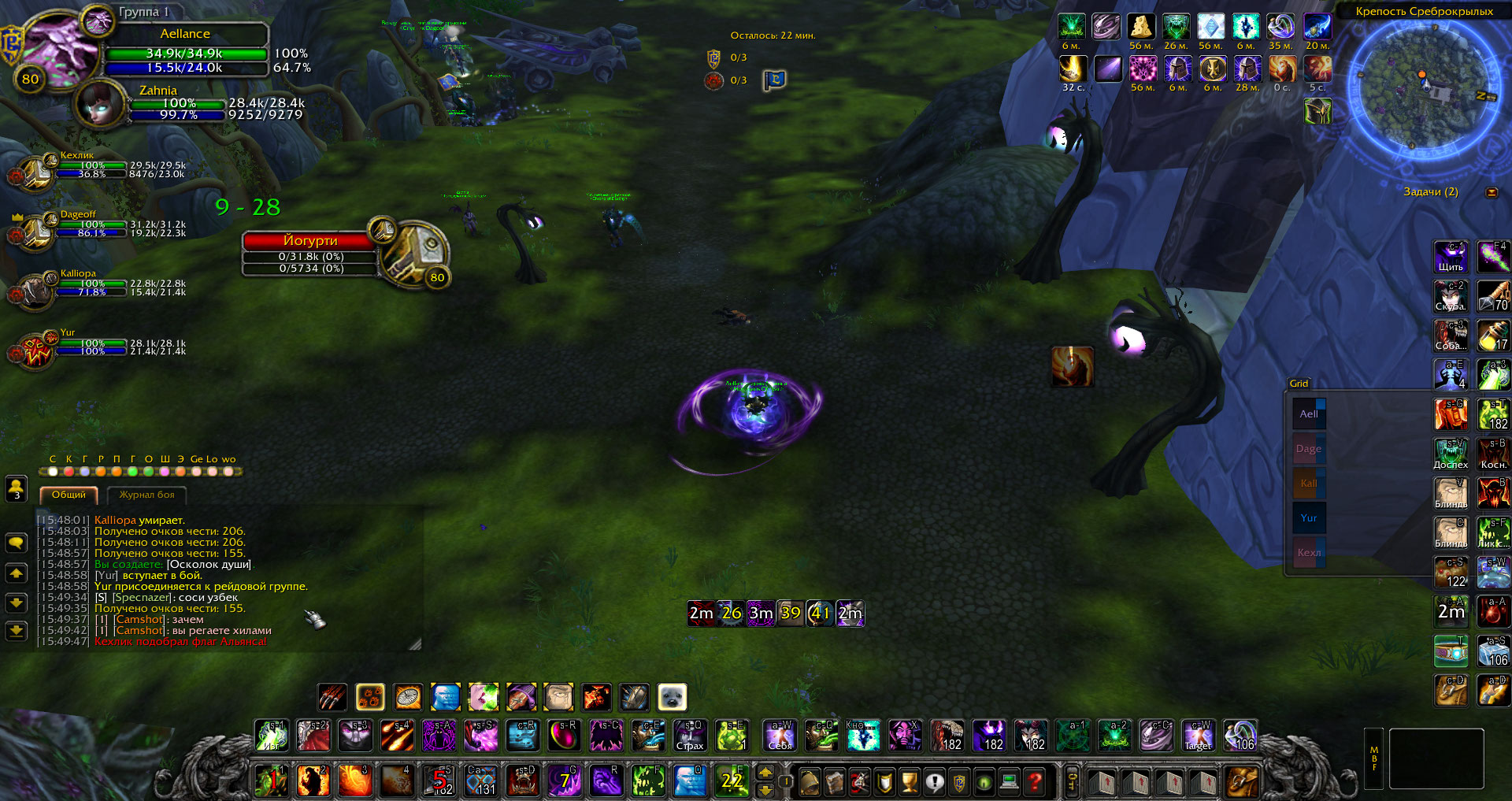The height and width of the screenshot is (801, 1512).
Task: Switch to the Общий chat tab
Action: tap(69, 495)
